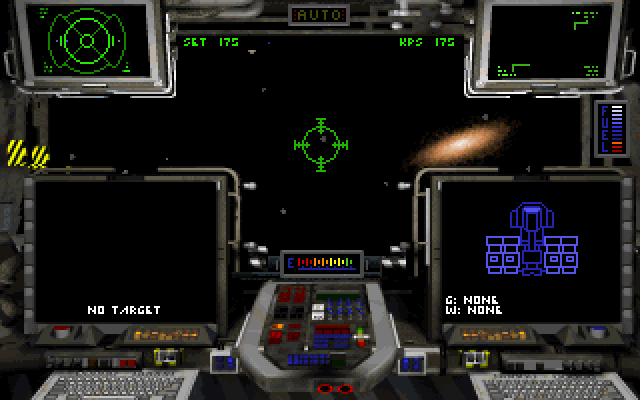This screenshot has height=400, width=640.
Task: Click the green circular radar scope
Action: coord(85,40)
